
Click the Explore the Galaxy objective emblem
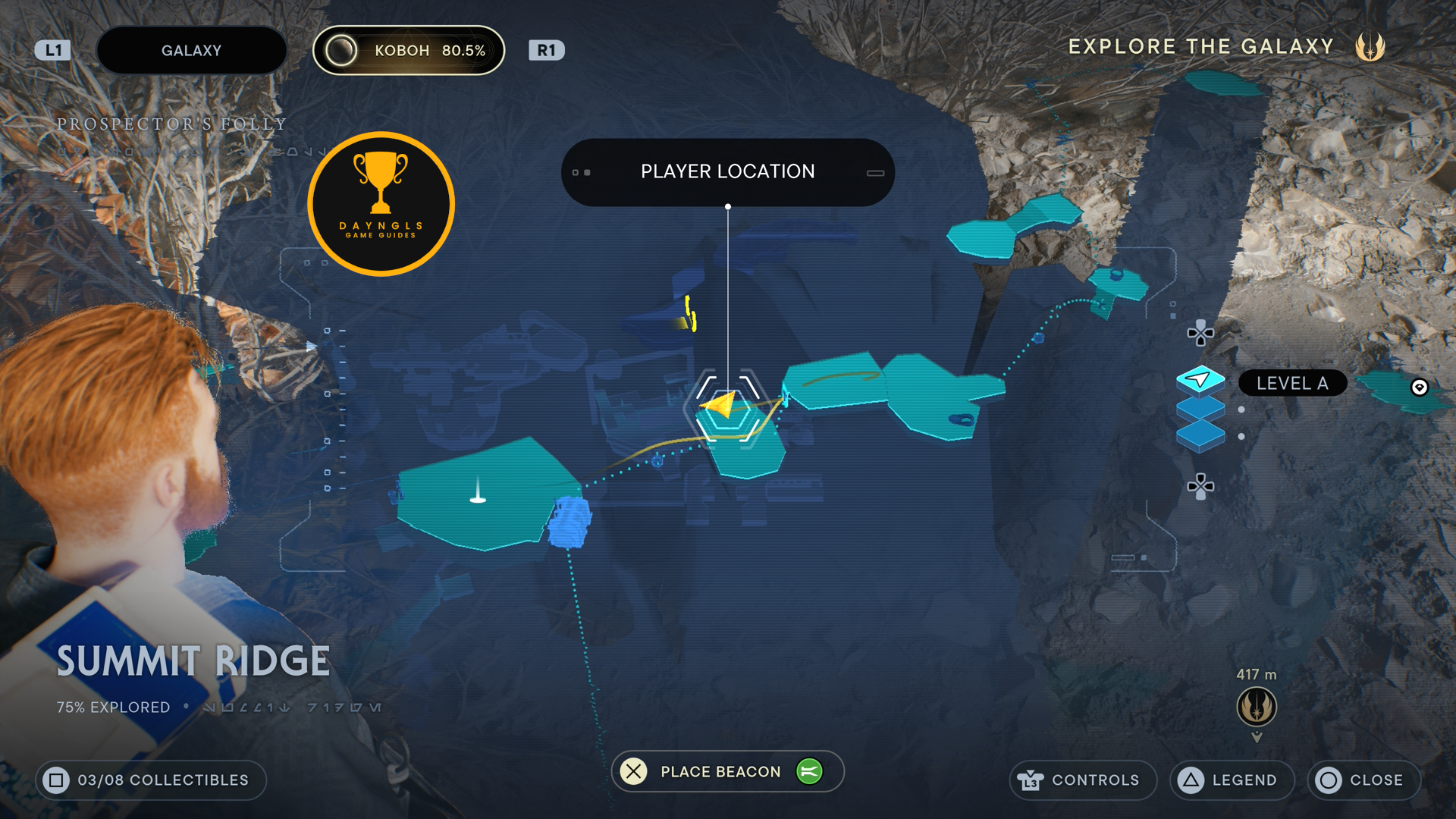pyautogui.click(x=1370, y=47)
